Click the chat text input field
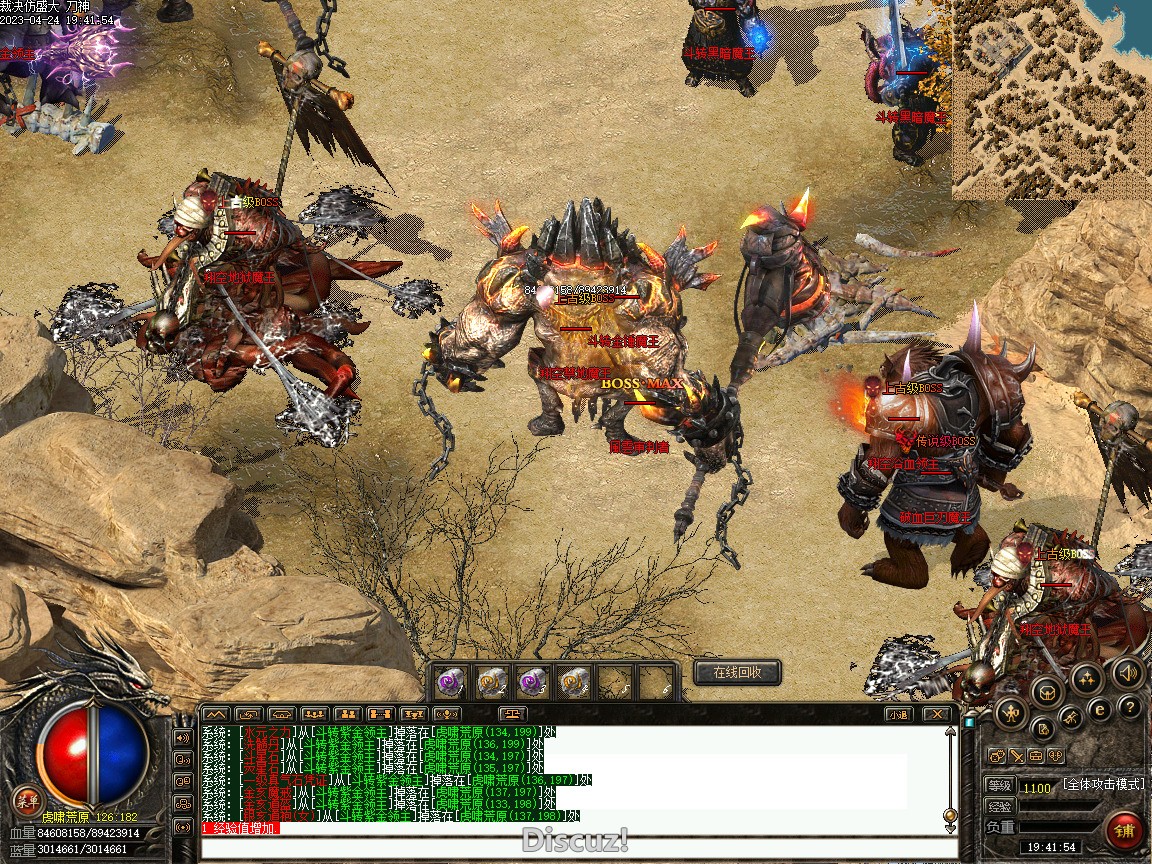The height and width of the screenshot is (864, 1152). (x=578, y=848)
